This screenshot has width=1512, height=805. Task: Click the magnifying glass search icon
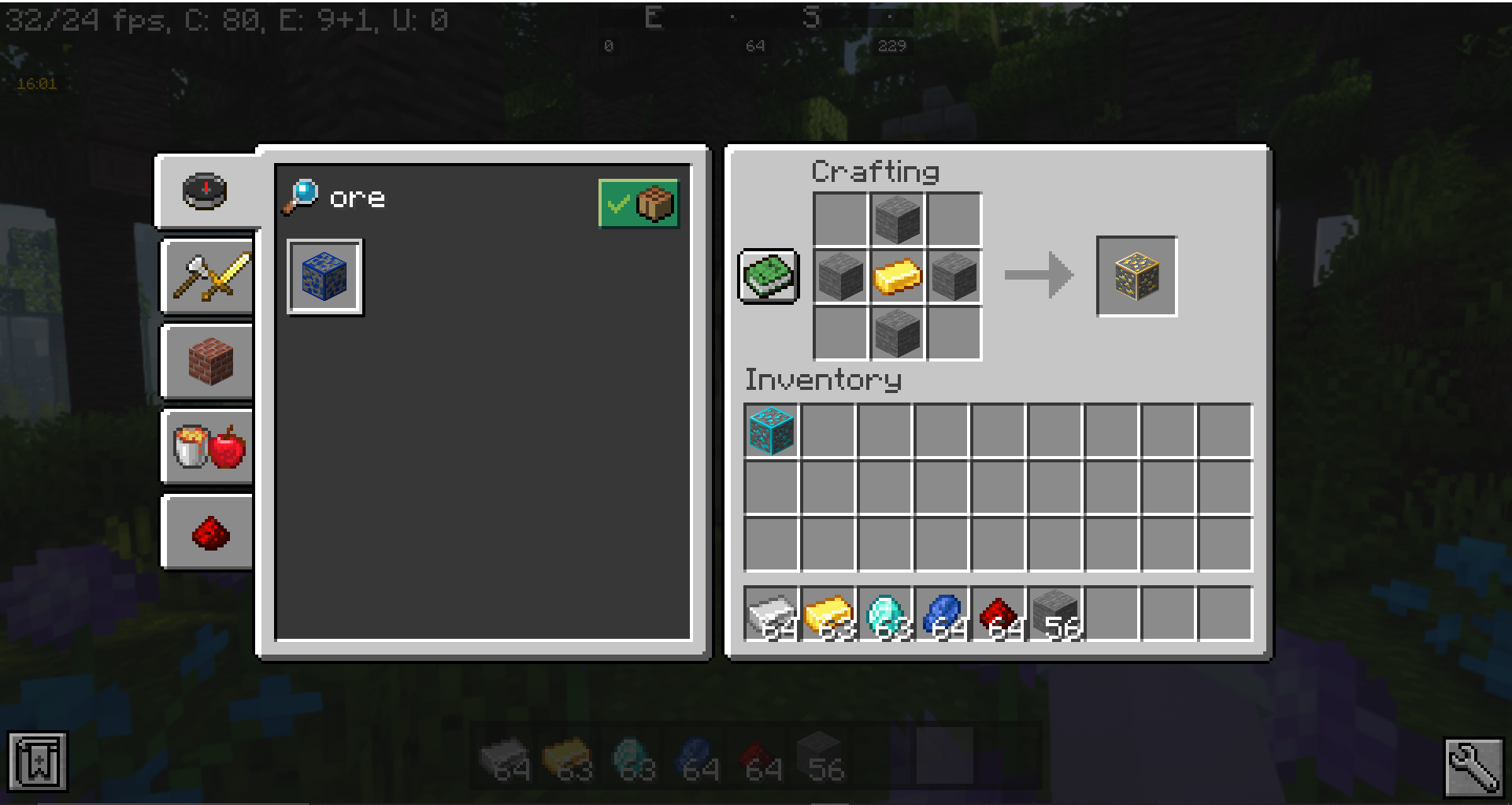click(x=302, y=197)
